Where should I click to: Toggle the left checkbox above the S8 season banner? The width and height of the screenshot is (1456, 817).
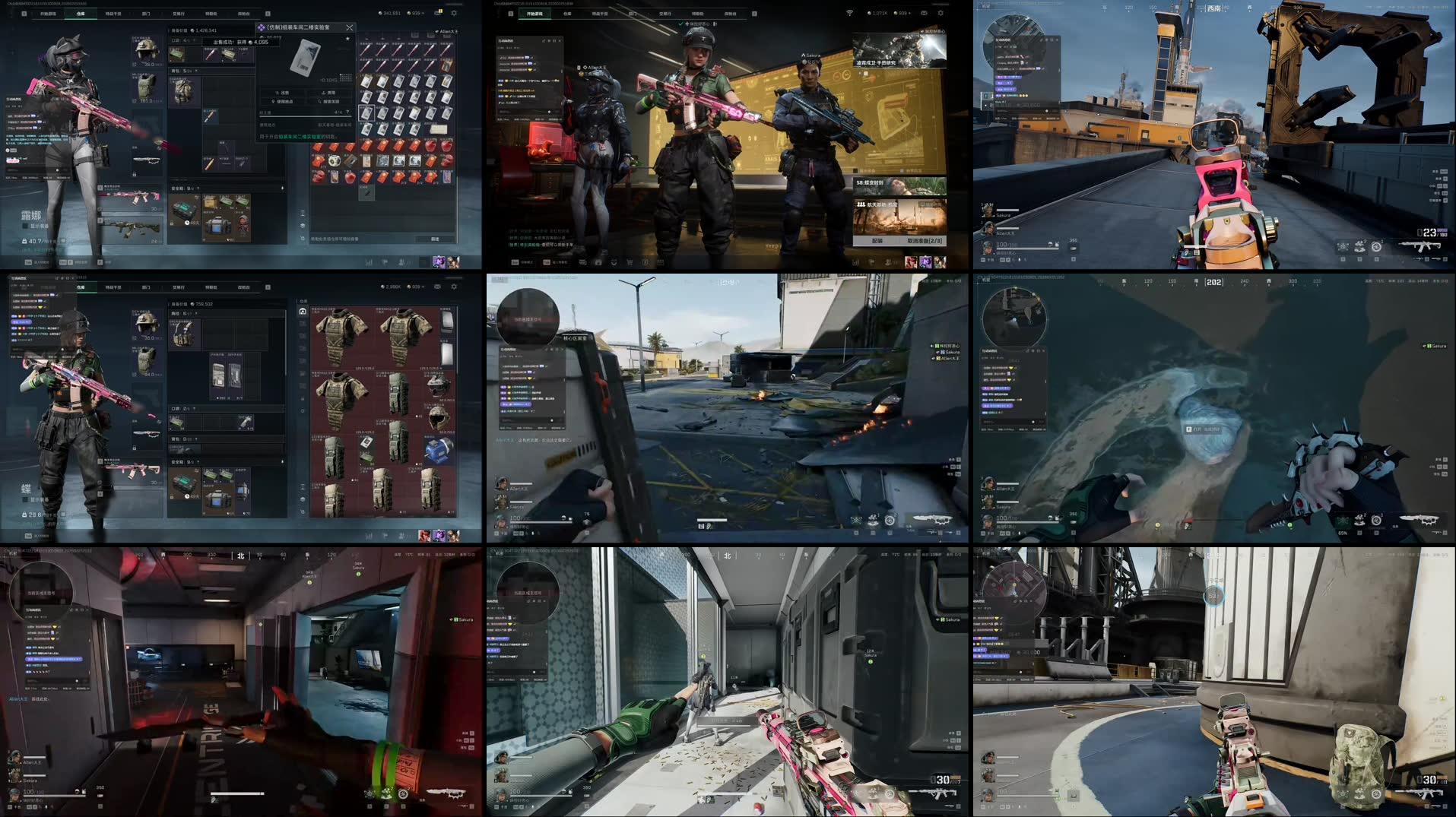coord(855,170)
